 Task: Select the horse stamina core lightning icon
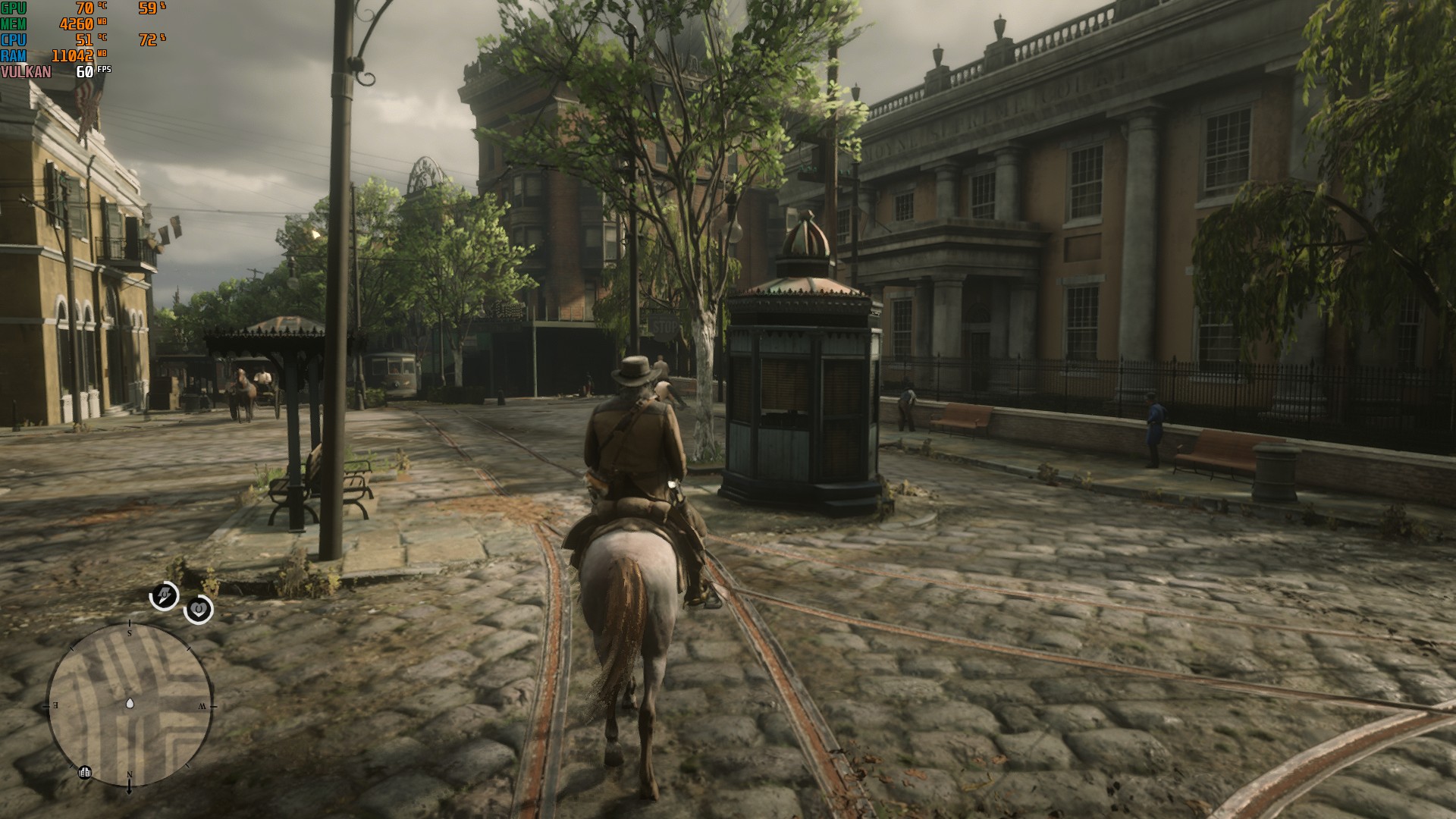(164, 596)
